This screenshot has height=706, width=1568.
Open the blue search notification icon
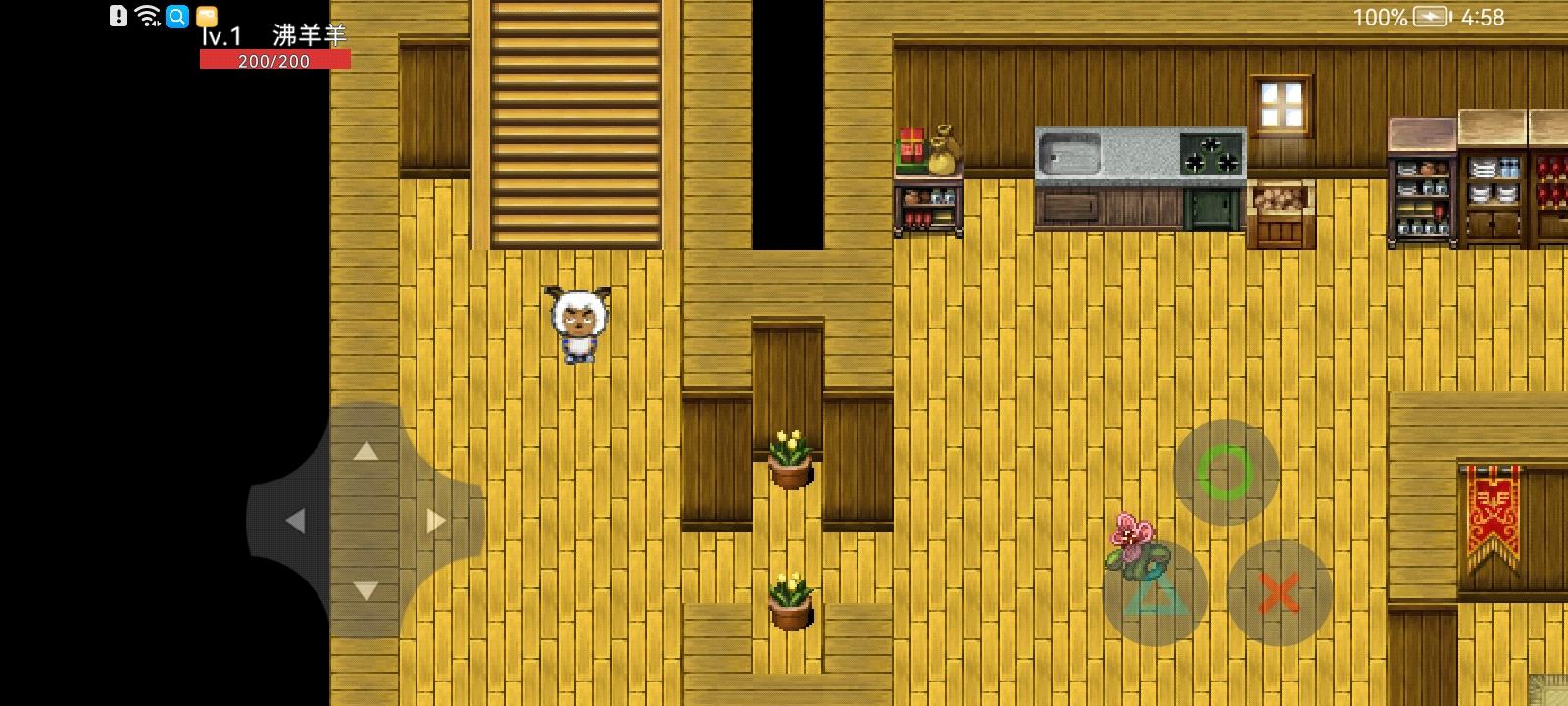click(x=177, y=16)
